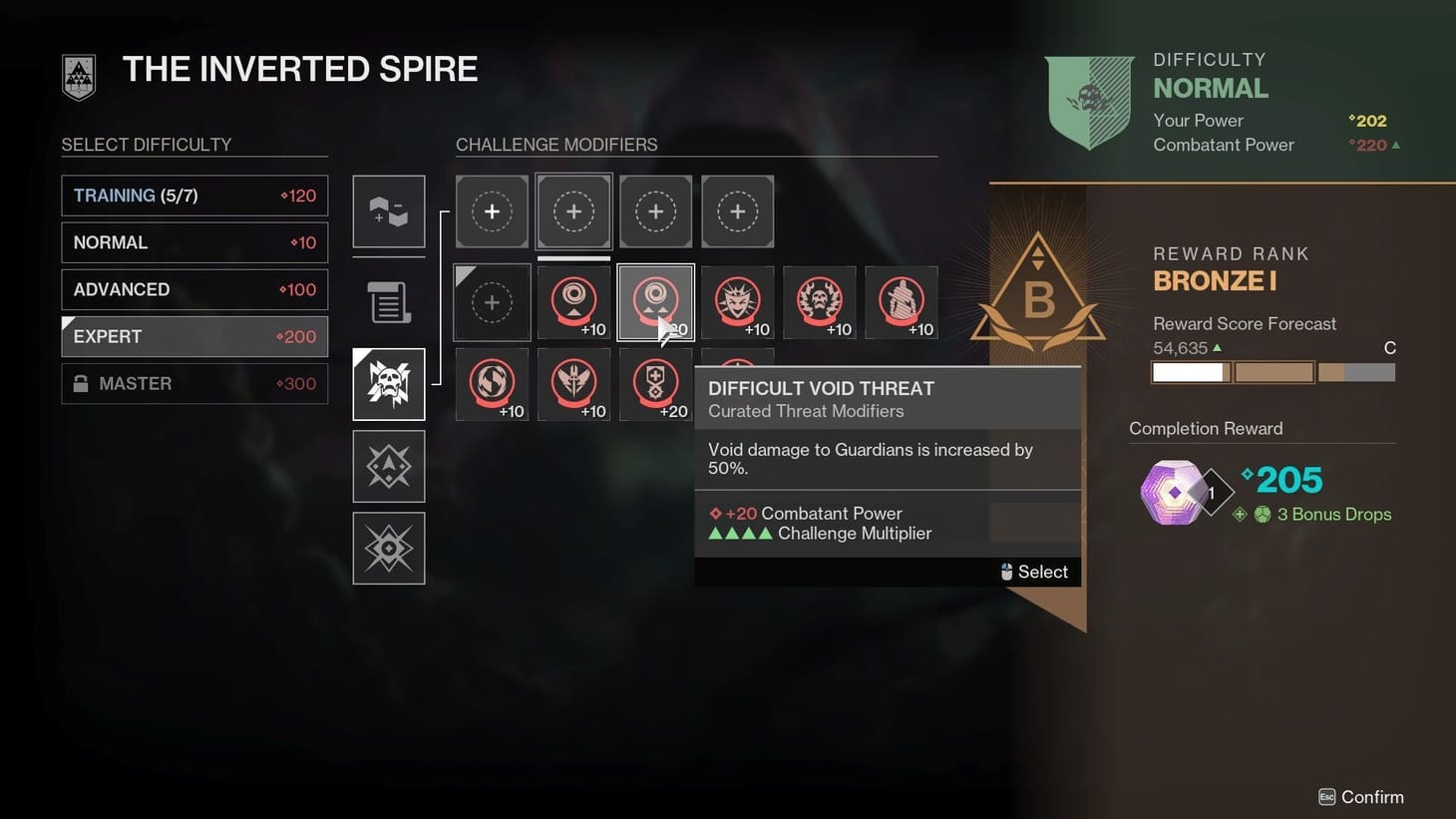Open the second highlighted empty modifier slot

coord(573,210)
